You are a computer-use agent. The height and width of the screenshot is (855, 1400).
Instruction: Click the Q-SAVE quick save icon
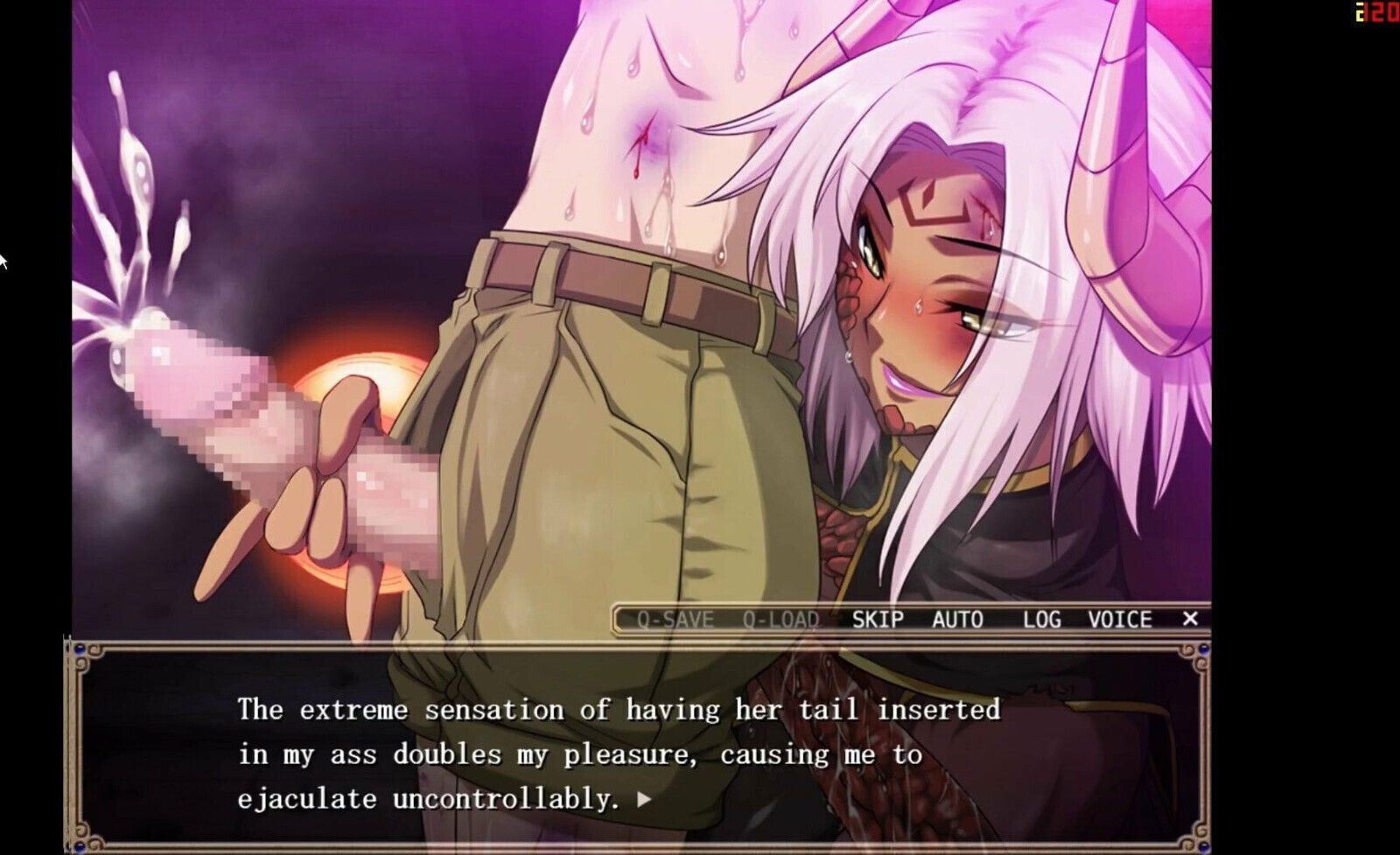coord(675,619)
